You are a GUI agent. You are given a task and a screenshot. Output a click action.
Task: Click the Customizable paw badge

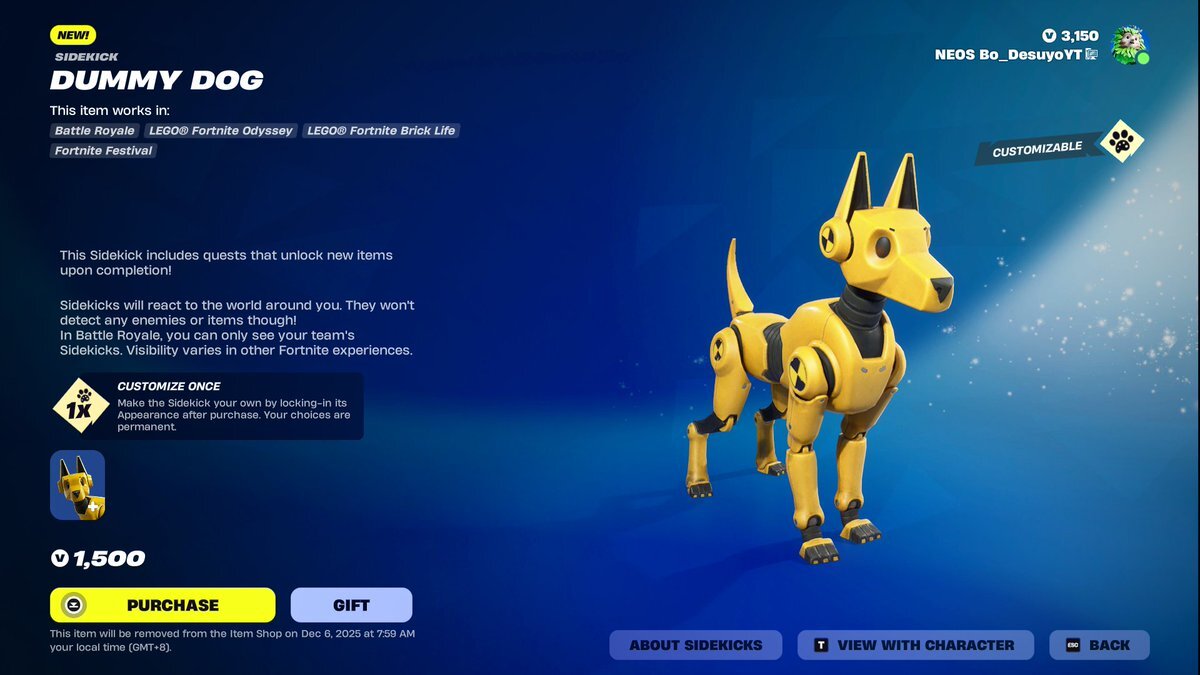pyautogui.click(x=1122, y=143)
